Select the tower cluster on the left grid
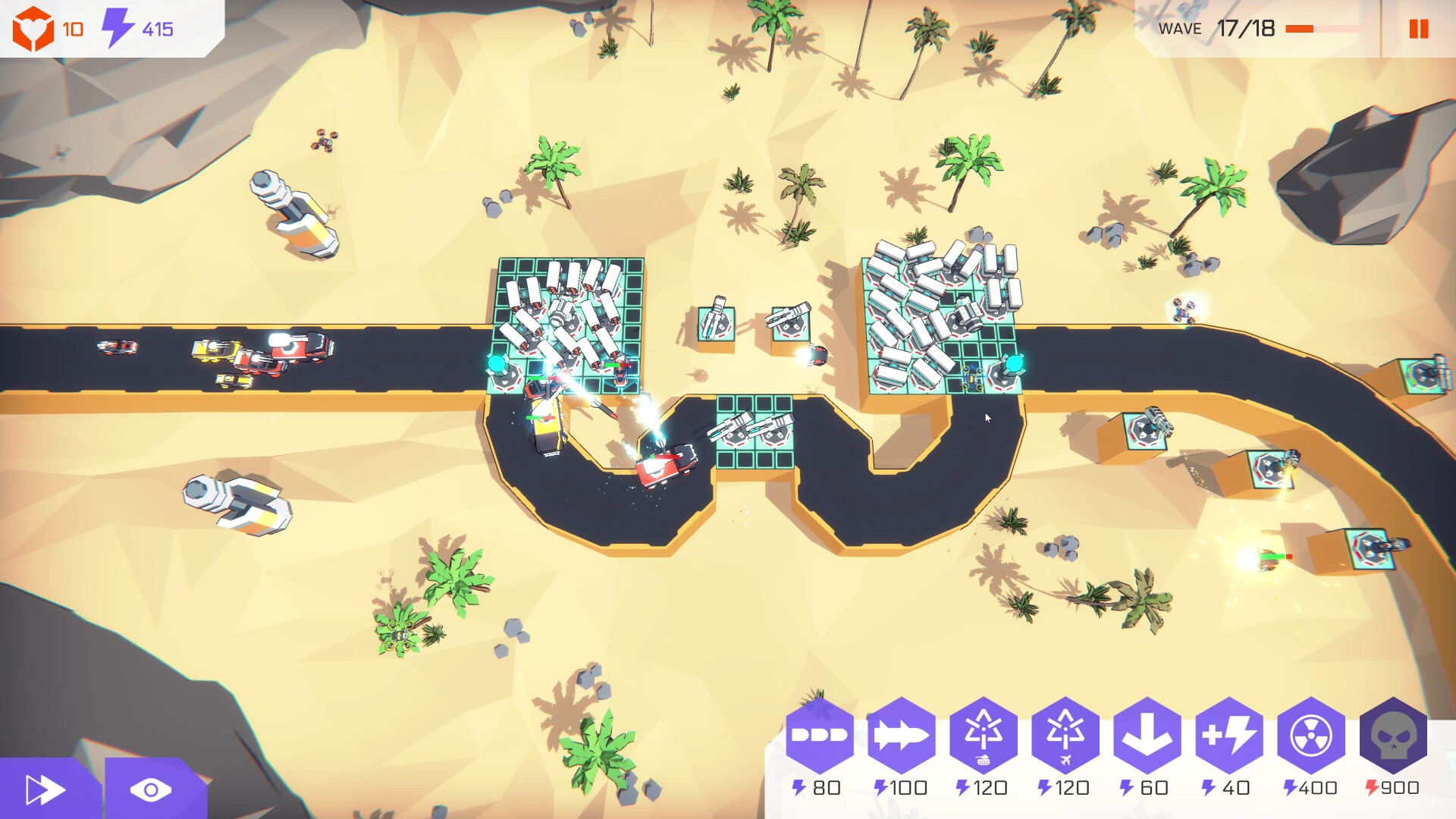Image resolution: width=1456 pixels, height=819 pixels. [569, 318]
